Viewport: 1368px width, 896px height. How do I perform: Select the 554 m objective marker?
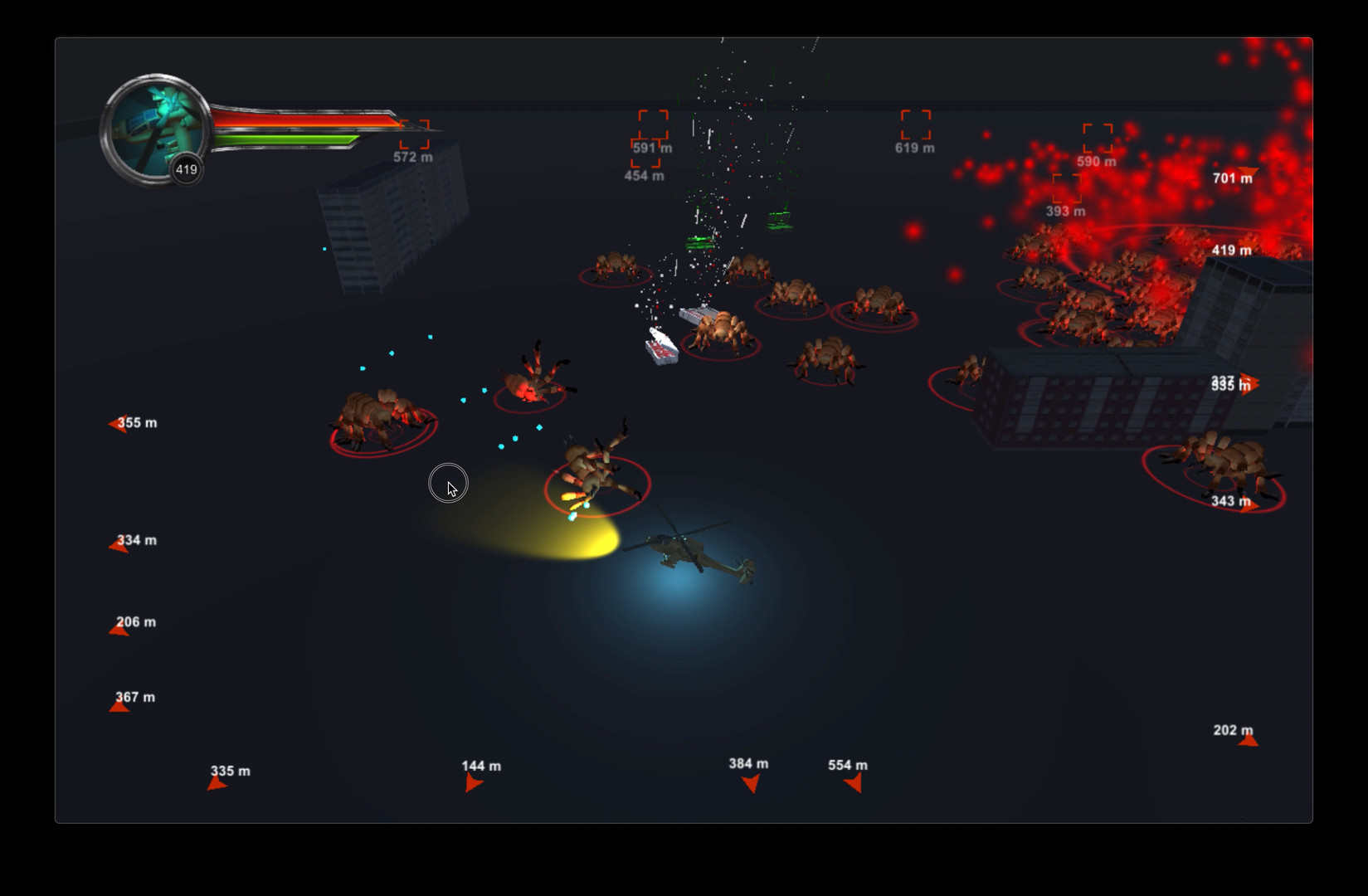(x=851, y=783)
